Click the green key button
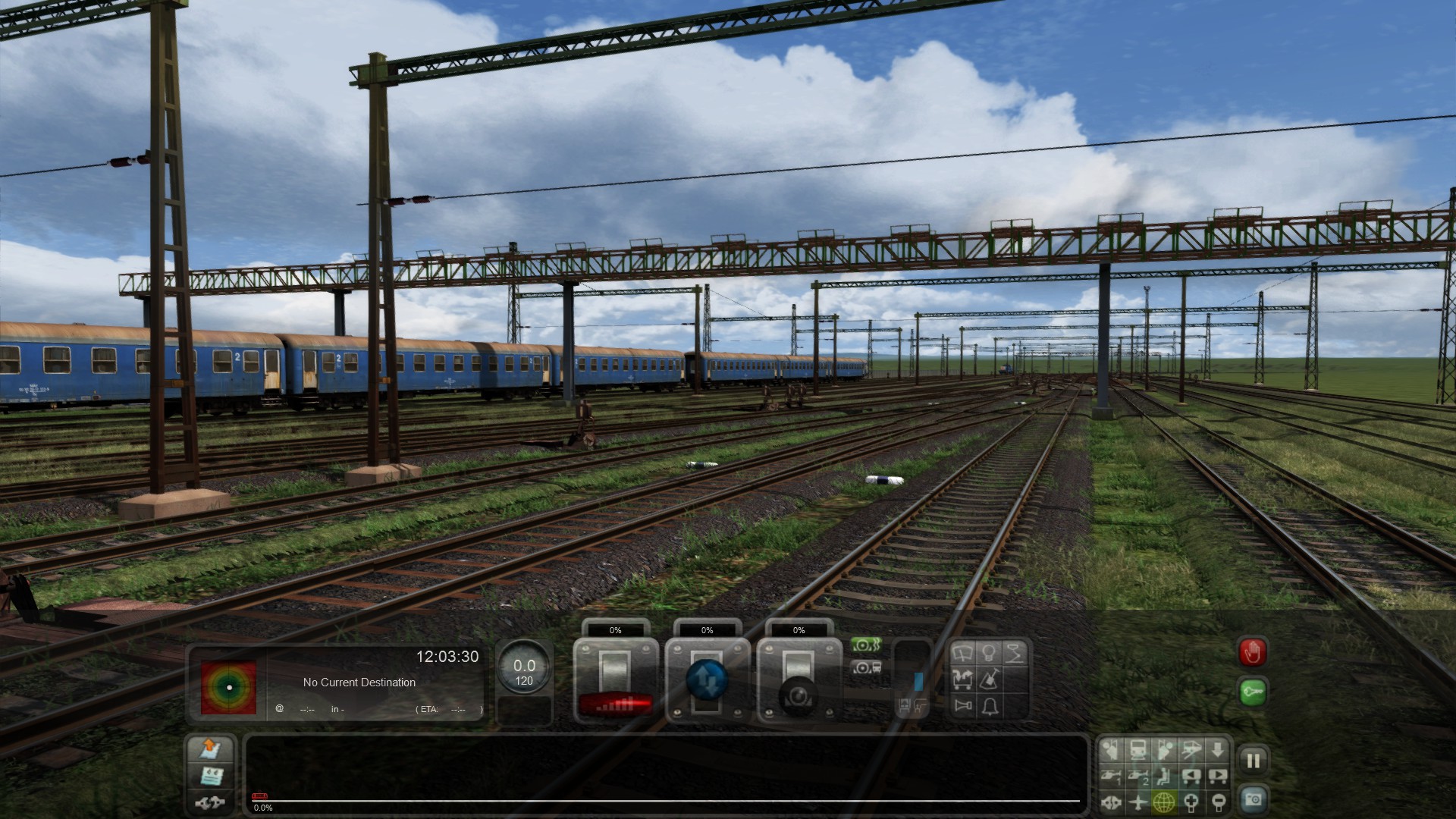The image size is (1456, 819). pyautogui.click(x=1253, y=692)
